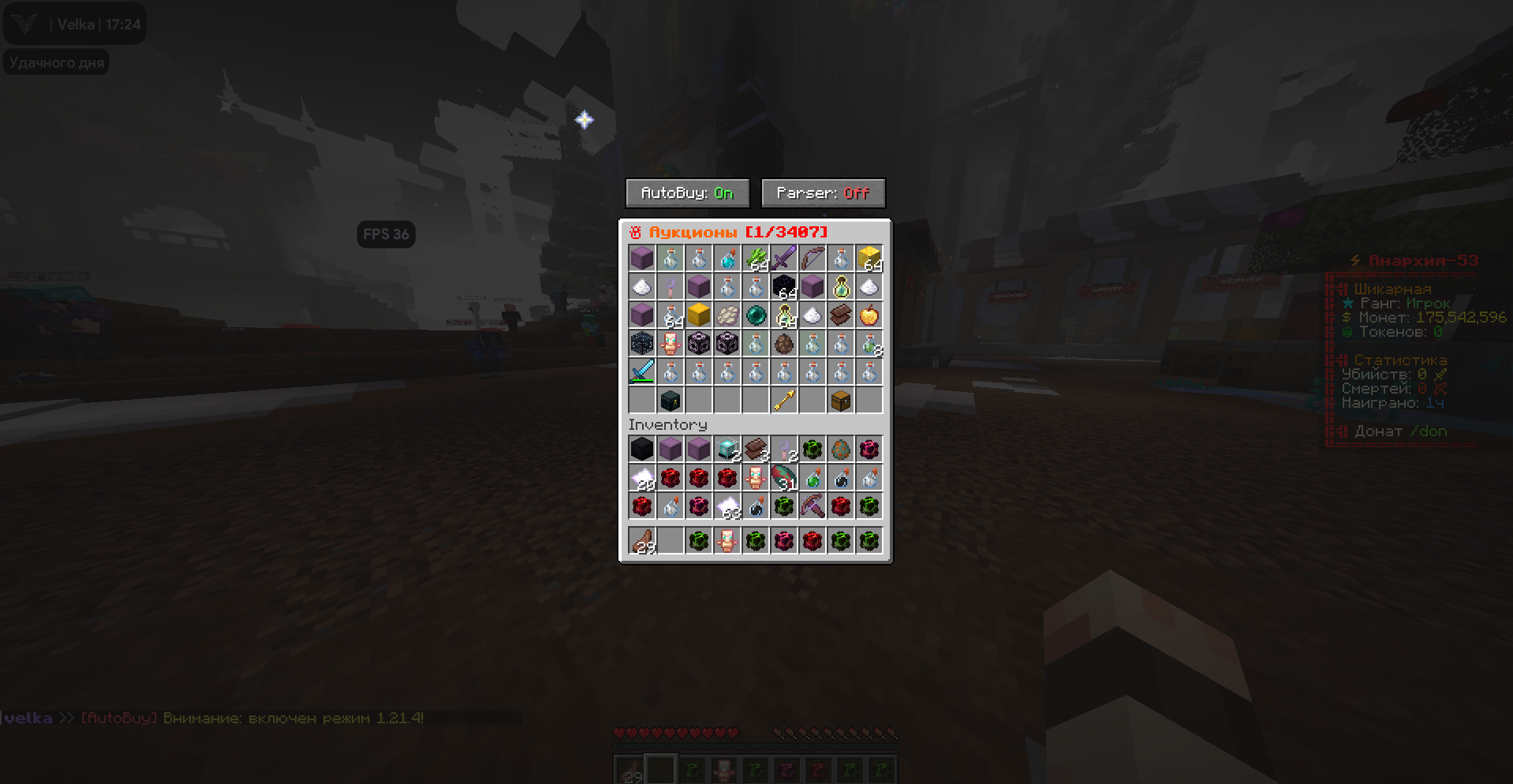Enable the Parser mode

[823, 192]
